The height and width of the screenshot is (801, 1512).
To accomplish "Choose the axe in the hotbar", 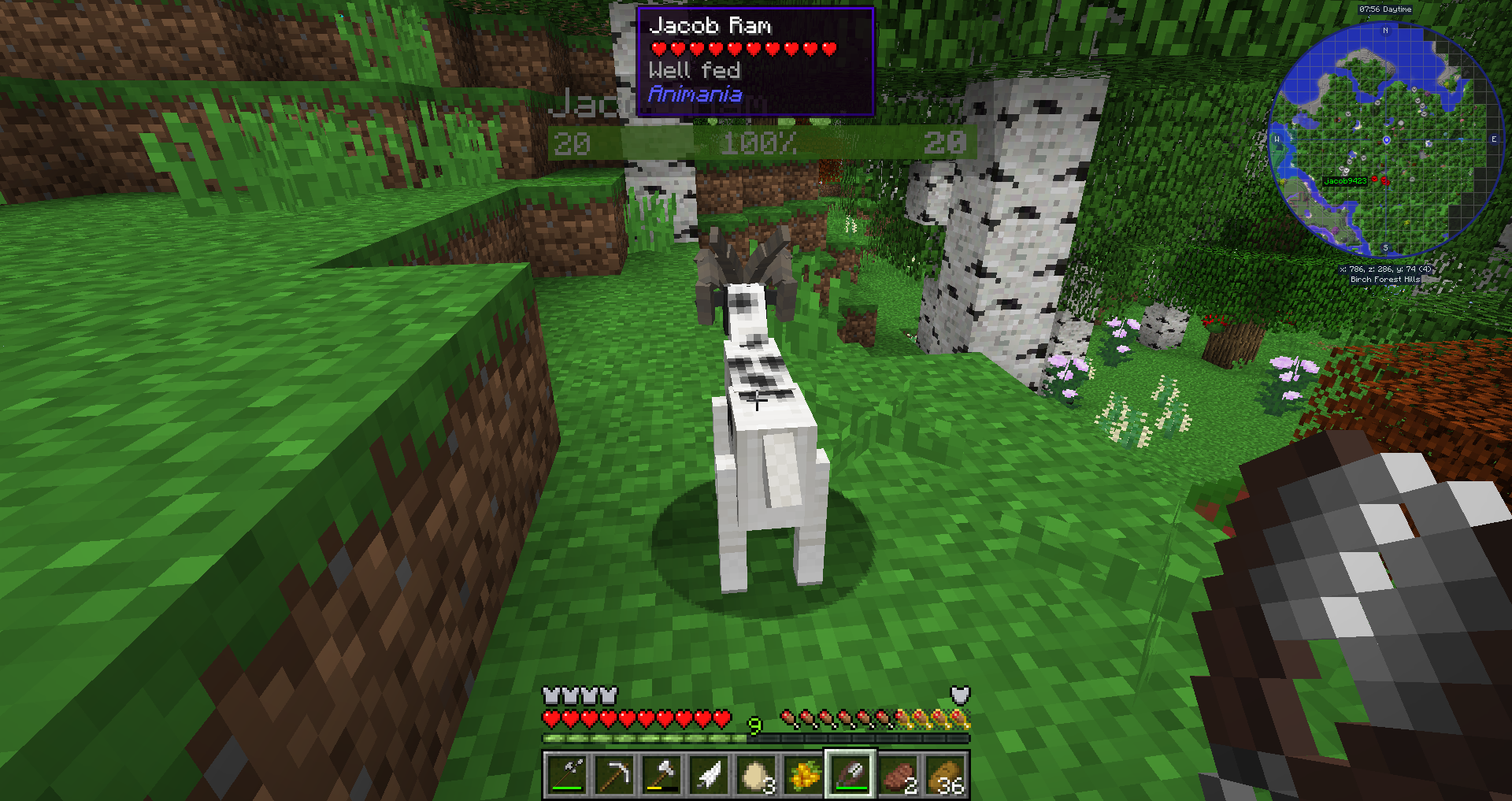I will point(661,775).
